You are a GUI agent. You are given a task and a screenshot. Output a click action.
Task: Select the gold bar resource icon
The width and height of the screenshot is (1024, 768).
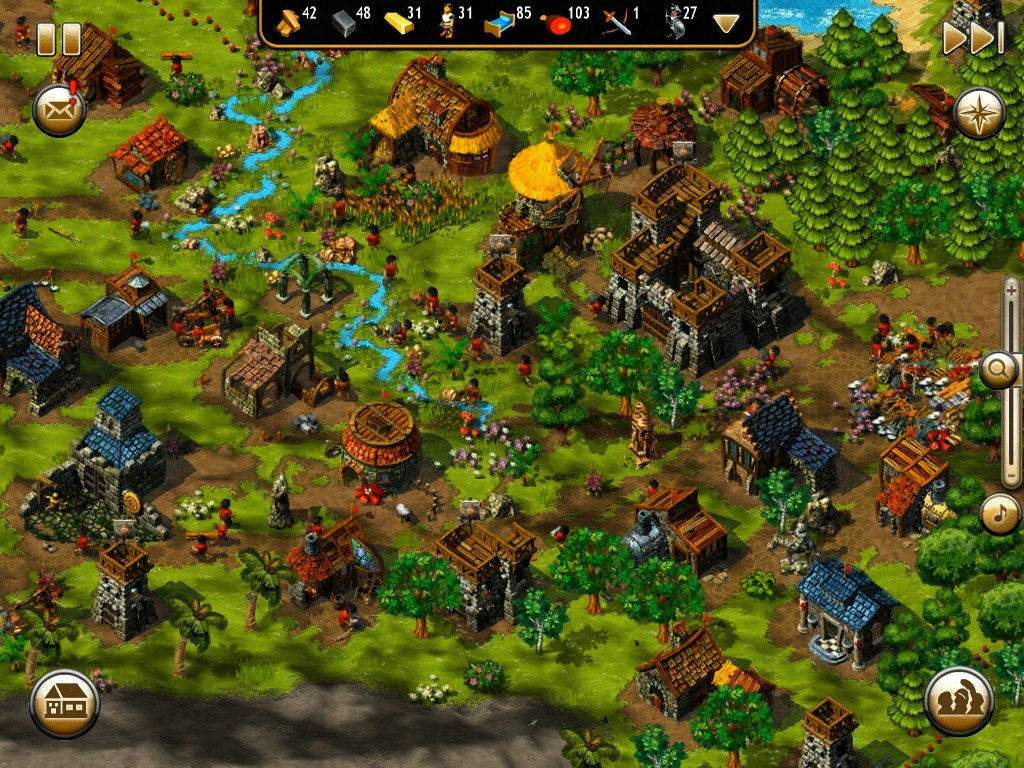(398, 22)
